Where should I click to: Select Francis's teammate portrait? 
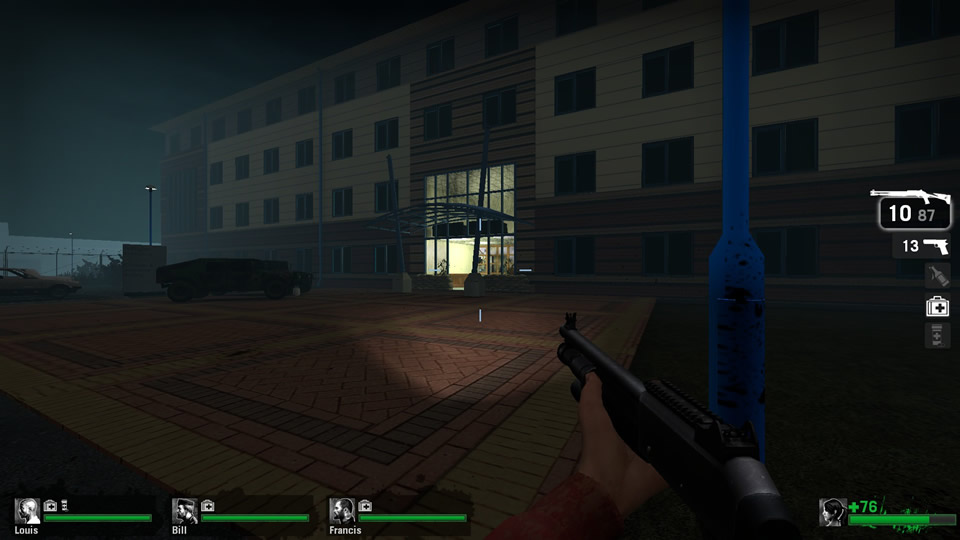(342, 511)
